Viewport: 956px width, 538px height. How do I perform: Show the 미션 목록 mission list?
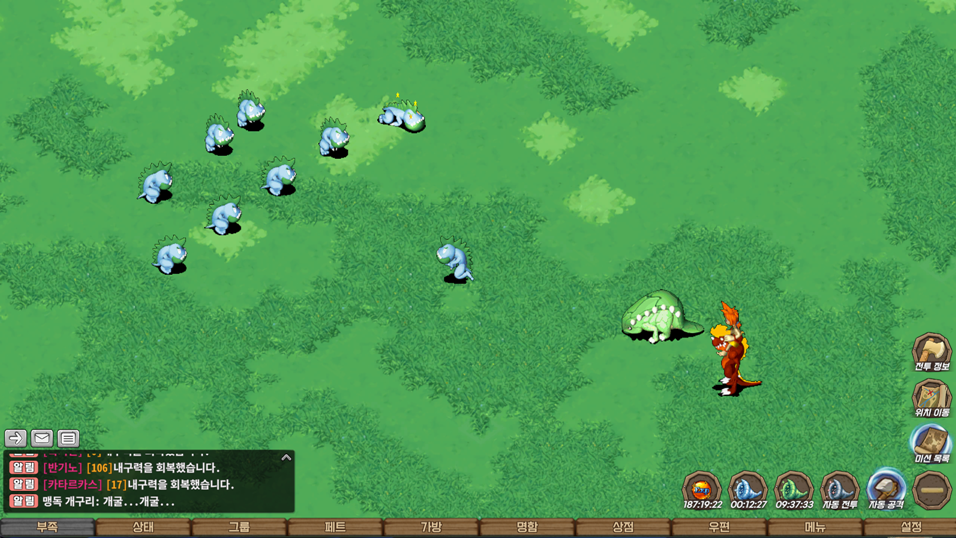(931, 443)
